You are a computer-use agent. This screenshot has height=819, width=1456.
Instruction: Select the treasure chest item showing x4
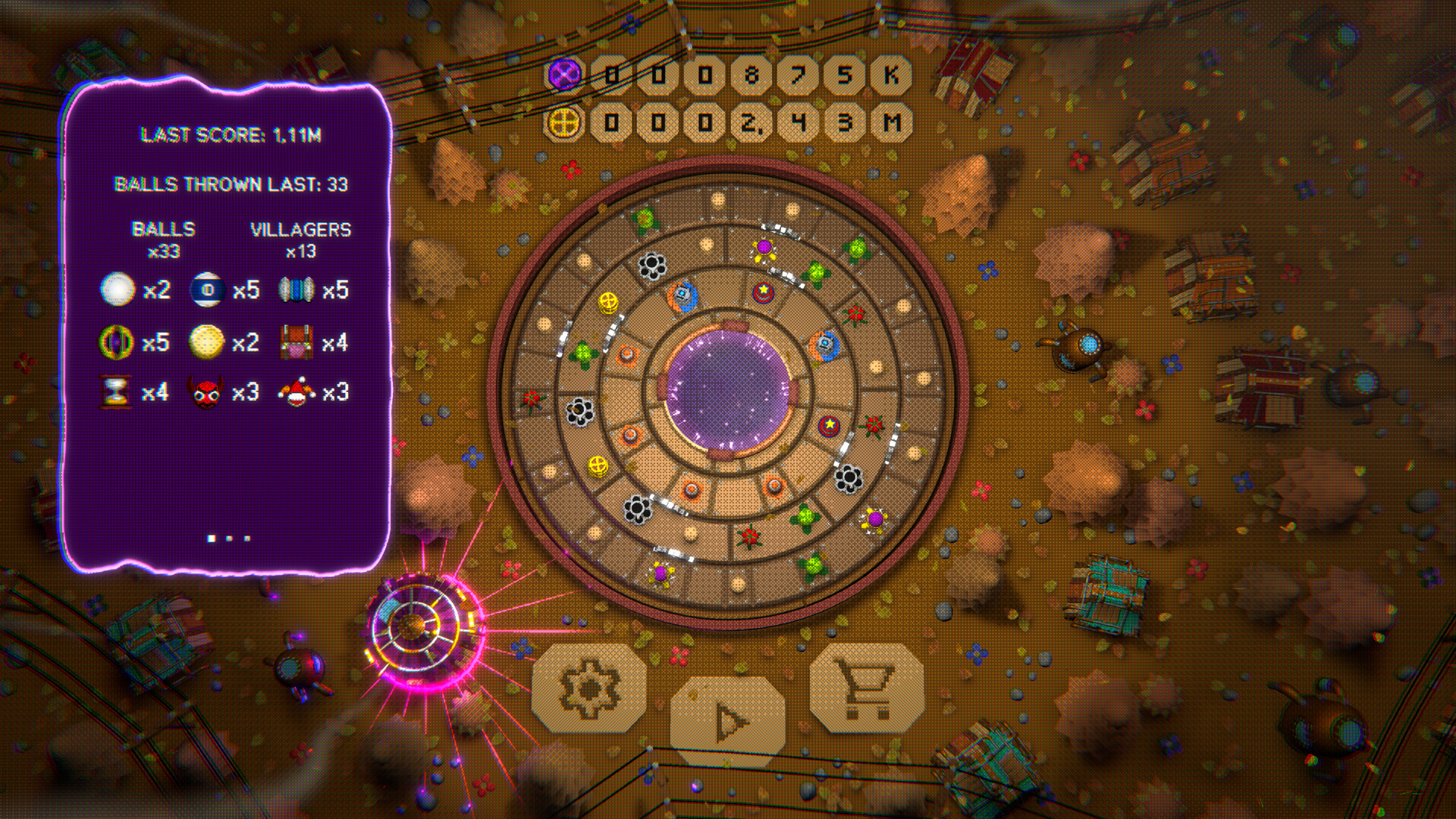tap(296, 341)
